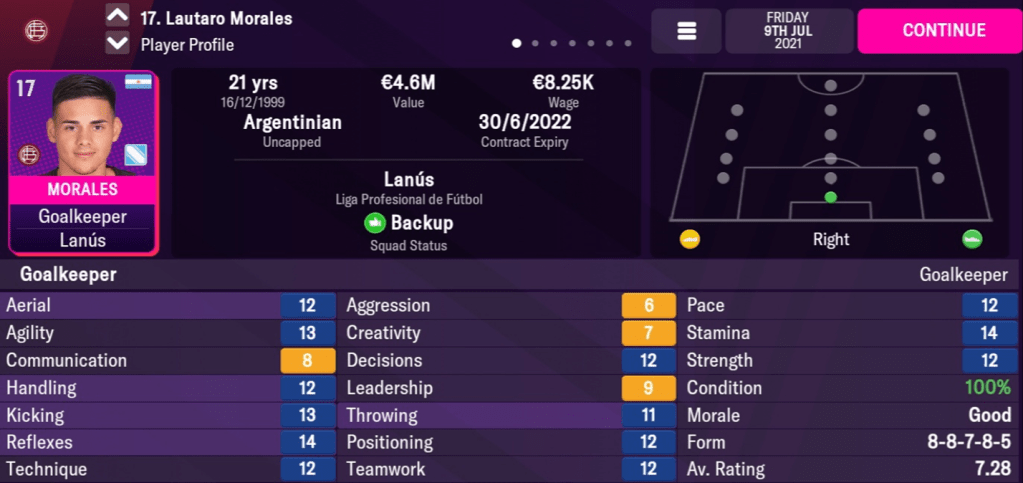Open the Lanús club name link
1023x483 pixels.
[408, 180]
